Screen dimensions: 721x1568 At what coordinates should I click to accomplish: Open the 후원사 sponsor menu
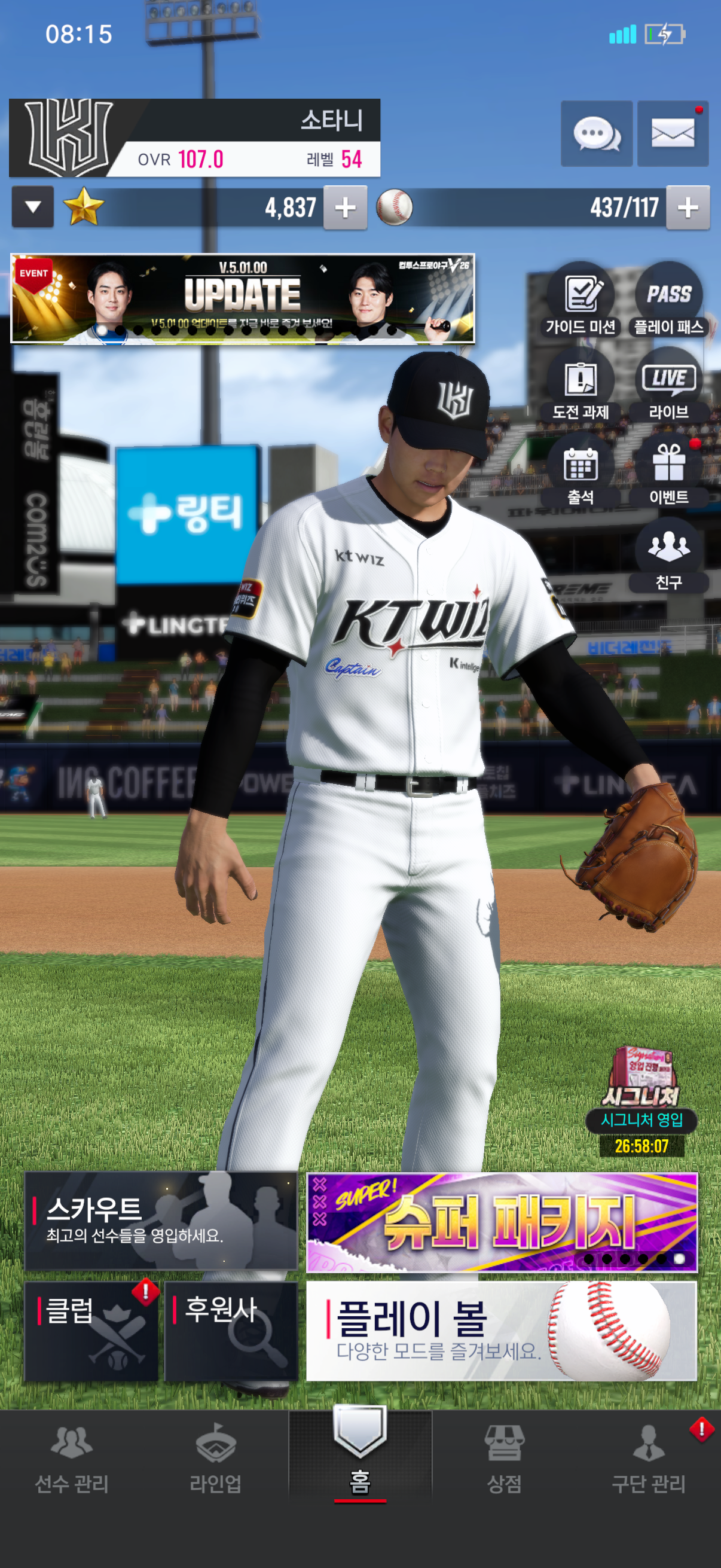pos(231,1331)
